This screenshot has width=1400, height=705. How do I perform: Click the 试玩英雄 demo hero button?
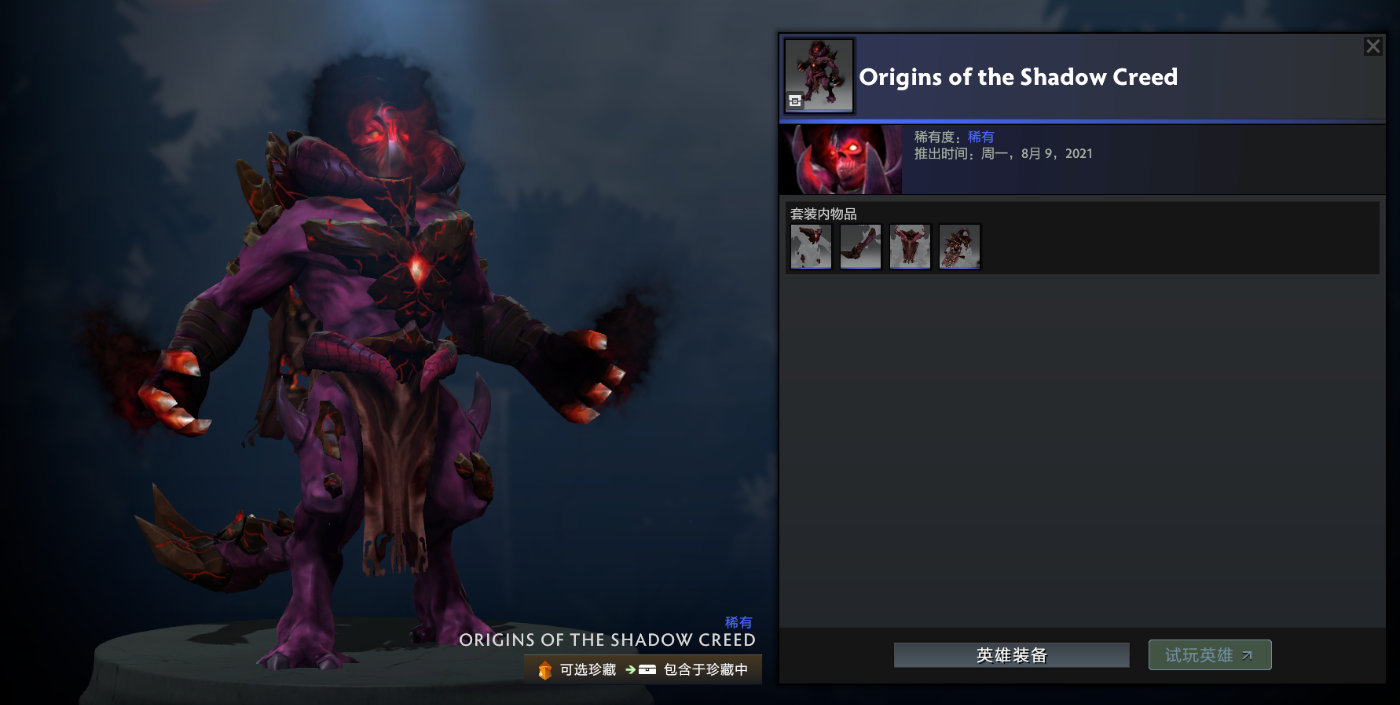tap(1209, 655)
